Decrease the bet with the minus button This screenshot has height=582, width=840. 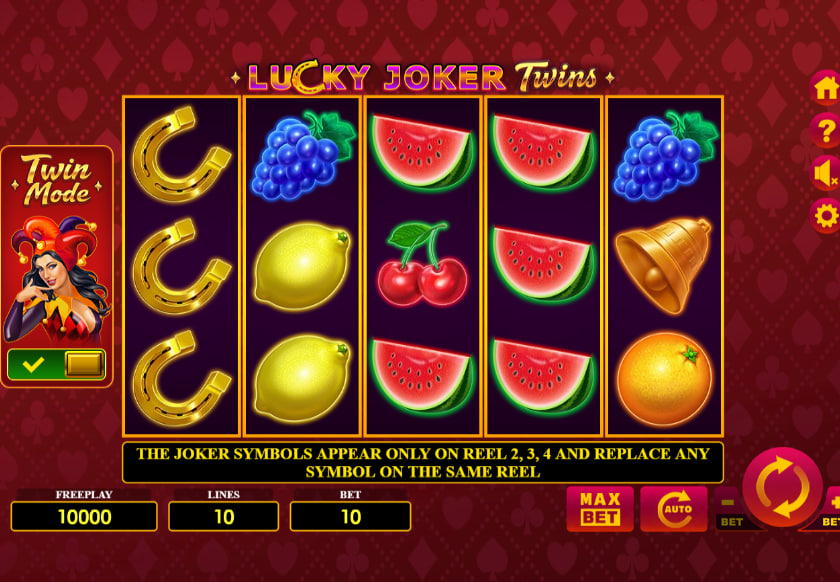pos(729,504)
